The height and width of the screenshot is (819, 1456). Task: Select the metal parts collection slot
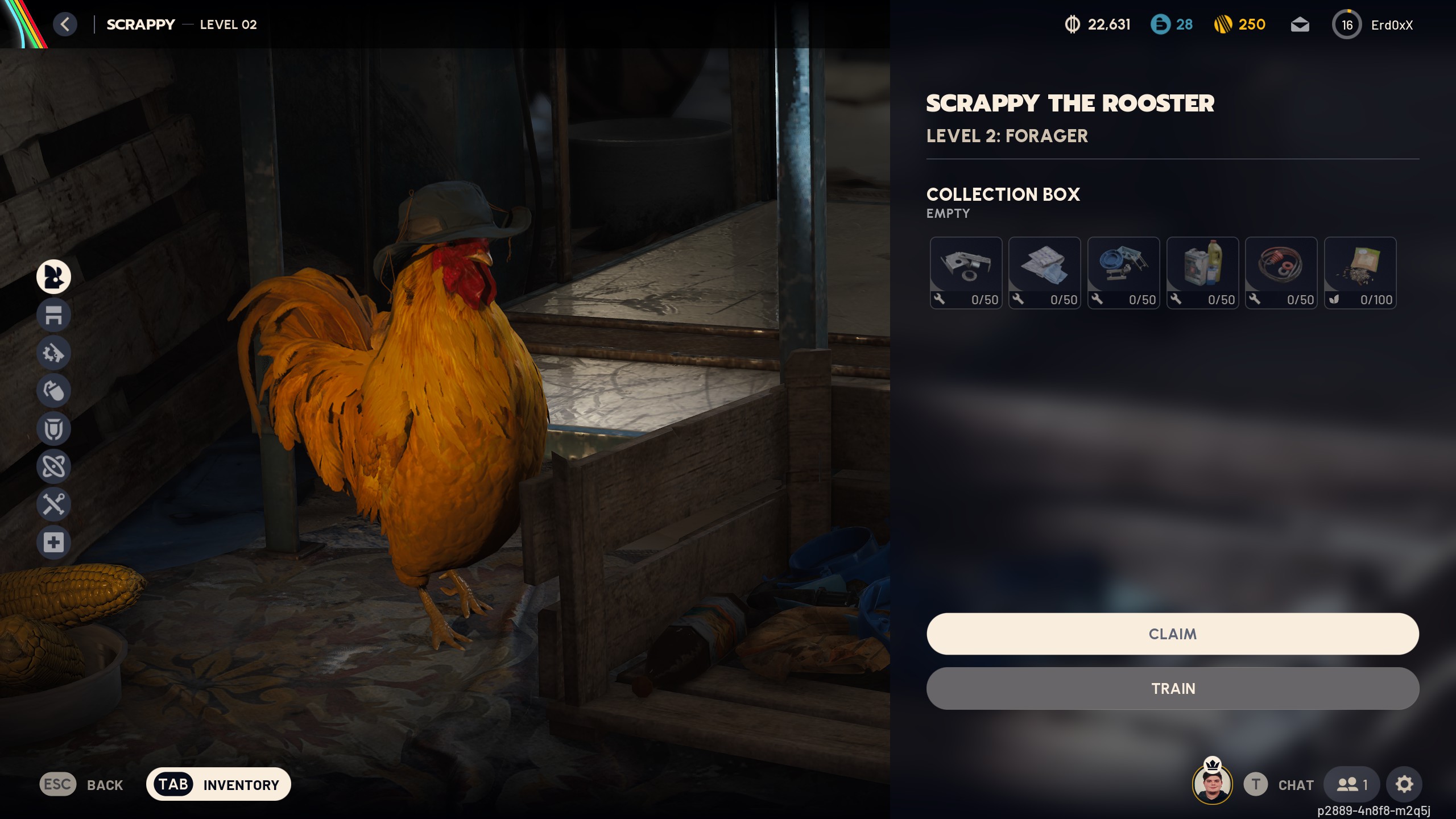tap(966, 272)
